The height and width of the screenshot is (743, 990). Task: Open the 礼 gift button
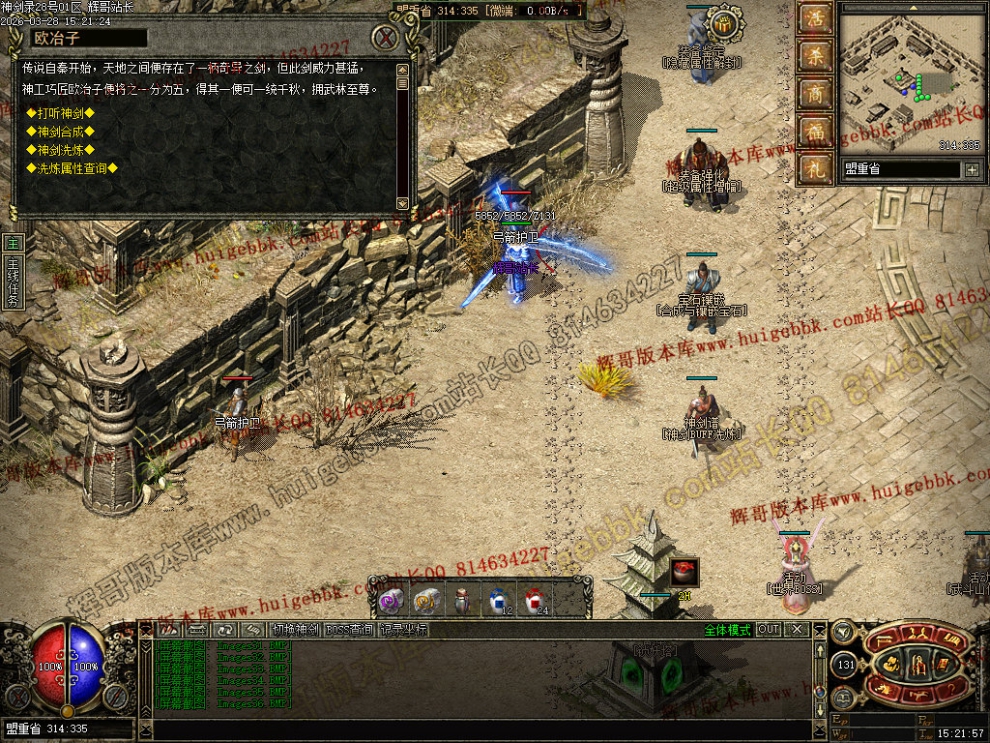pyautogui.click(x=815, y=168)
